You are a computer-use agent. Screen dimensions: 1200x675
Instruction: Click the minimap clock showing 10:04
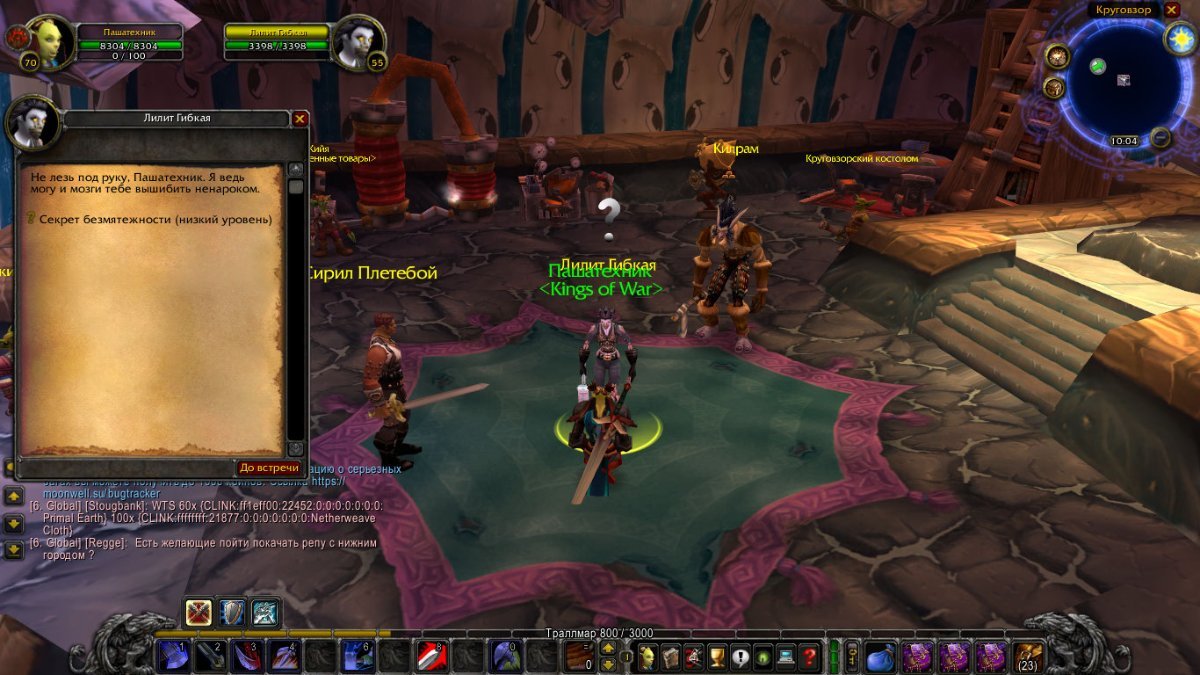tap(1124, 141)
